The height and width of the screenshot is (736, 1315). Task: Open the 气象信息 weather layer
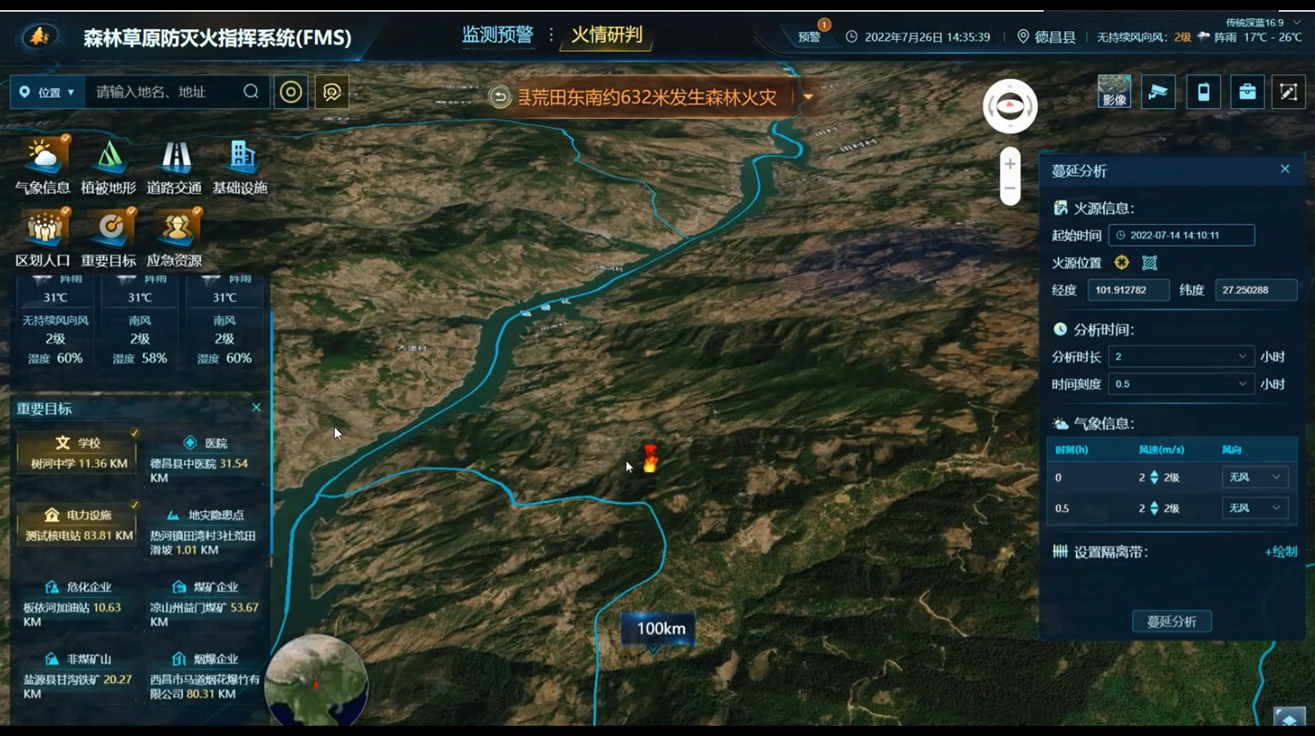(x=43, y=166)
